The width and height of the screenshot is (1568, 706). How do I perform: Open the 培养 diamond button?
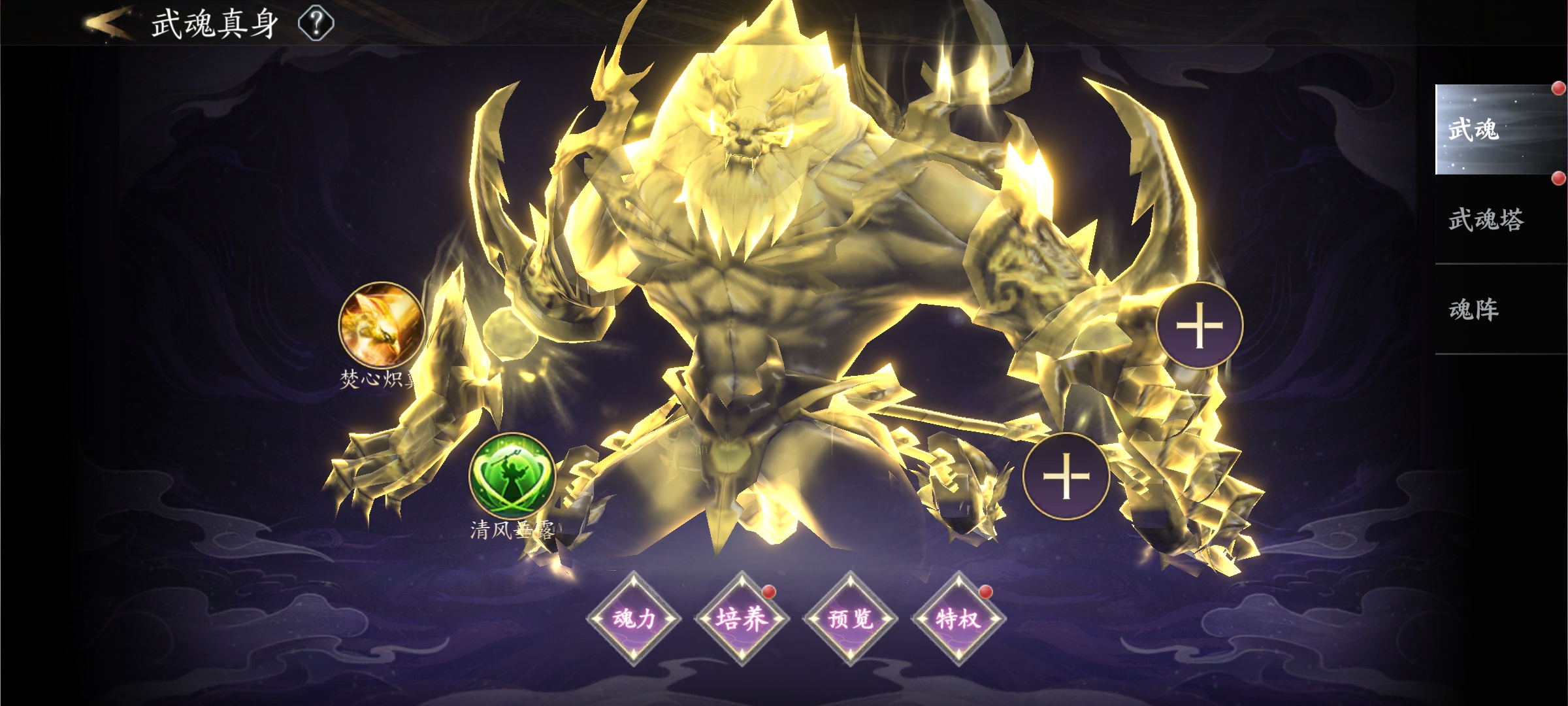[742, 618]
